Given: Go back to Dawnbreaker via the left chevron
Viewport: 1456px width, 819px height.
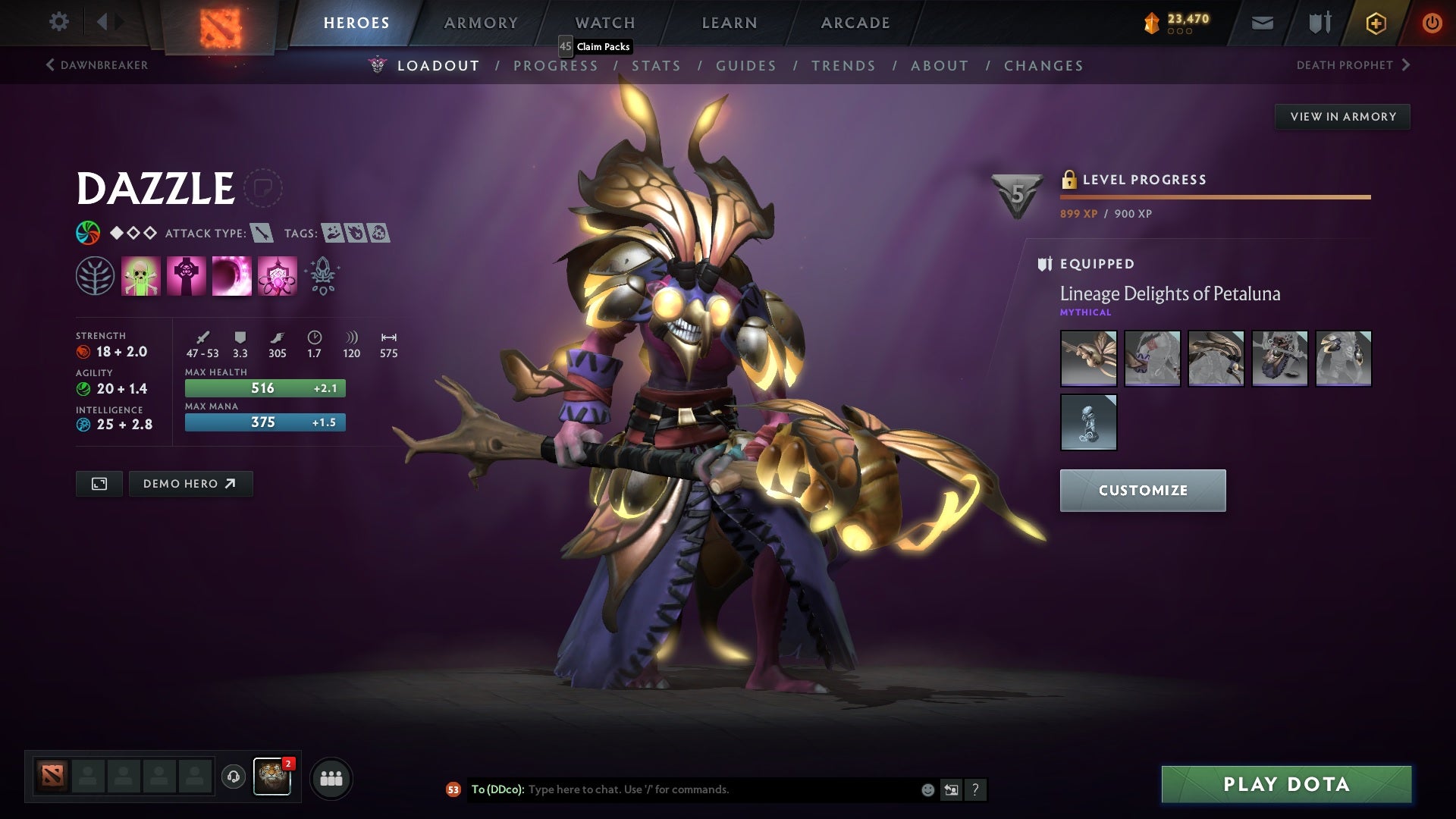Looking at the screenshot, I should click(50, 65).
